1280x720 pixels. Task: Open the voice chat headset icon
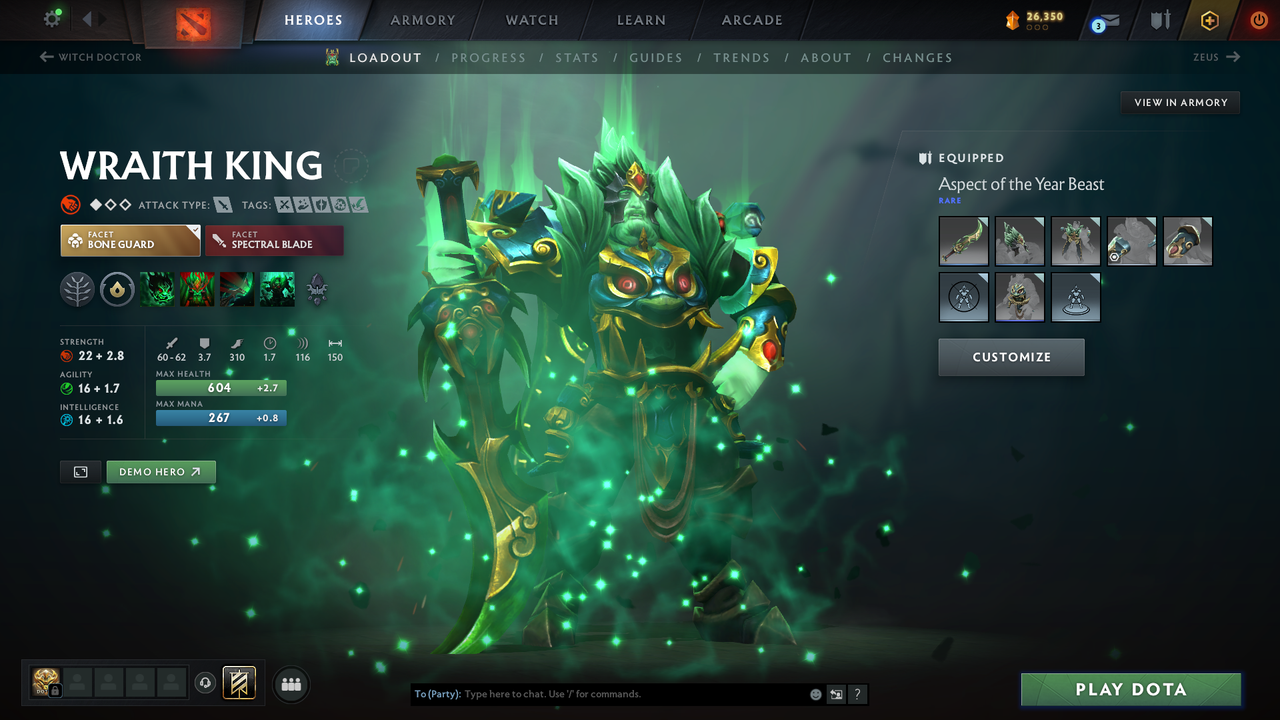(206, 683)
